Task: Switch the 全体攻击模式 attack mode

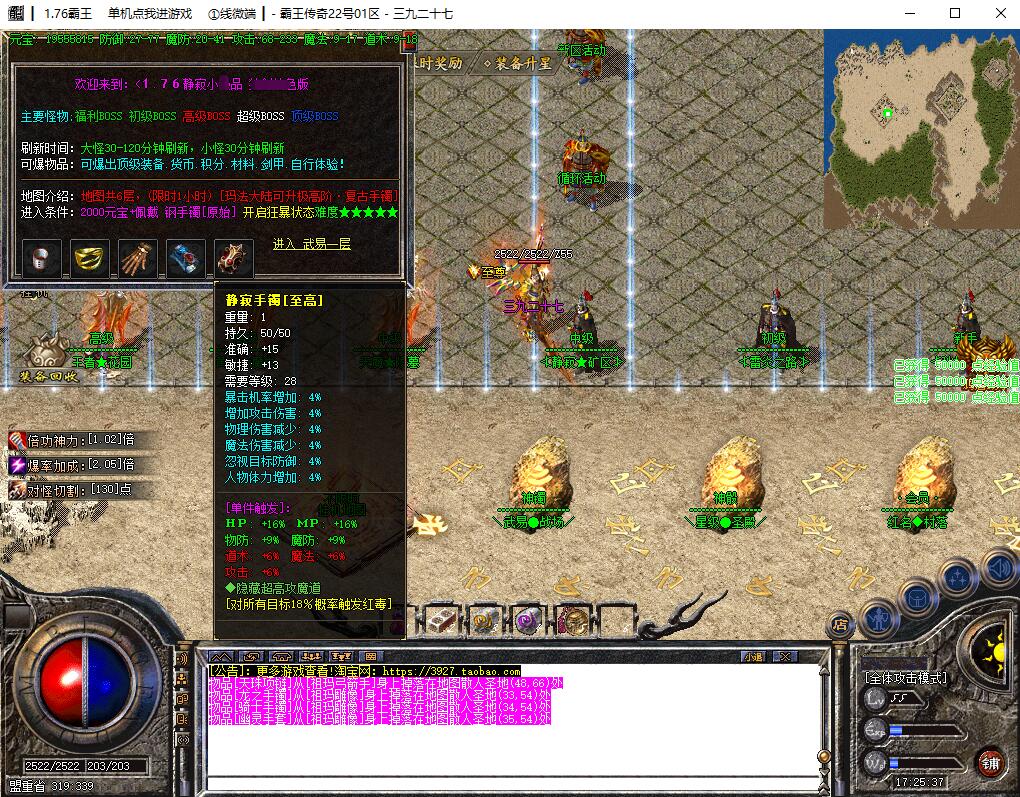Action: 906,677
